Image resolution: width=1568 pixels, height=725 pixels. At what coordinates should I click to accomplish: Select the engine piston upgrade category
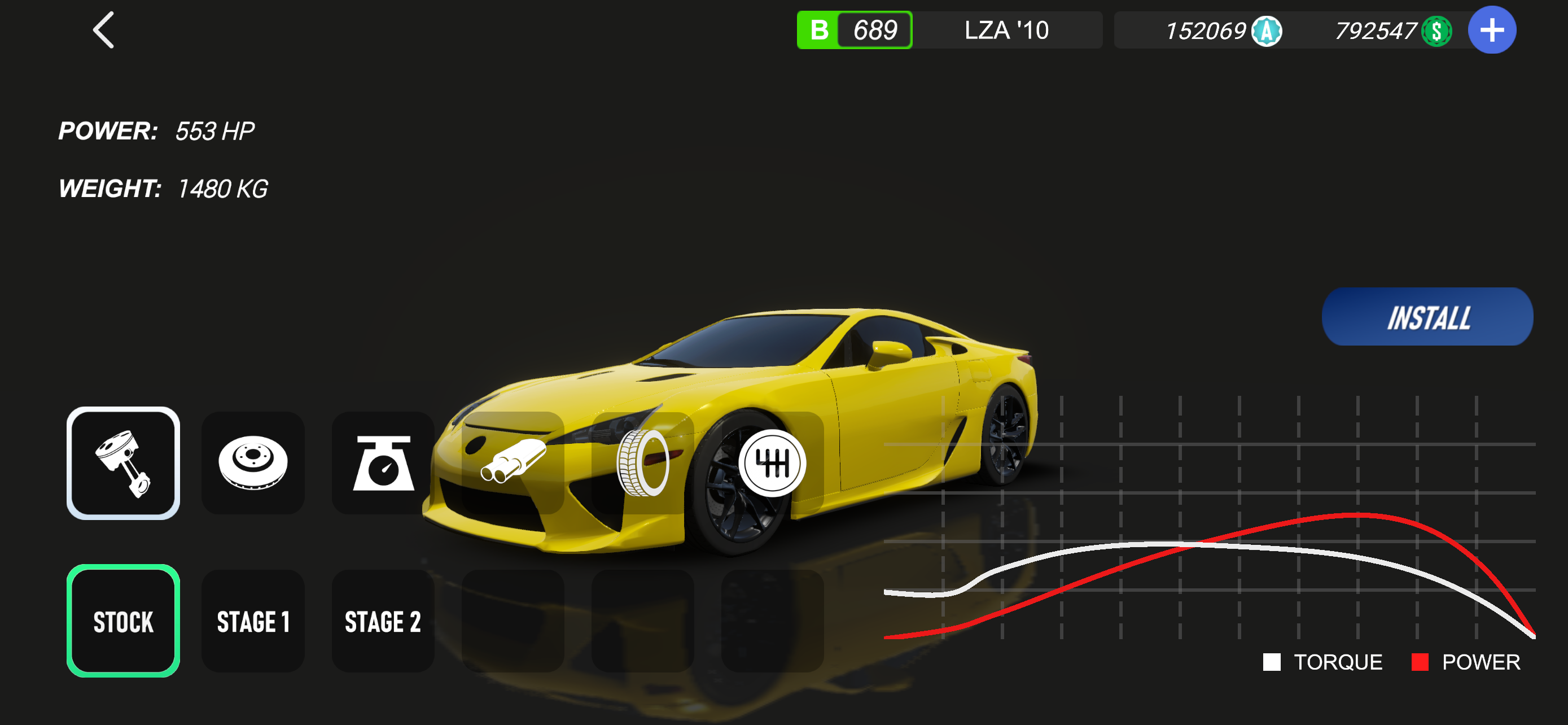click(123, 463)
